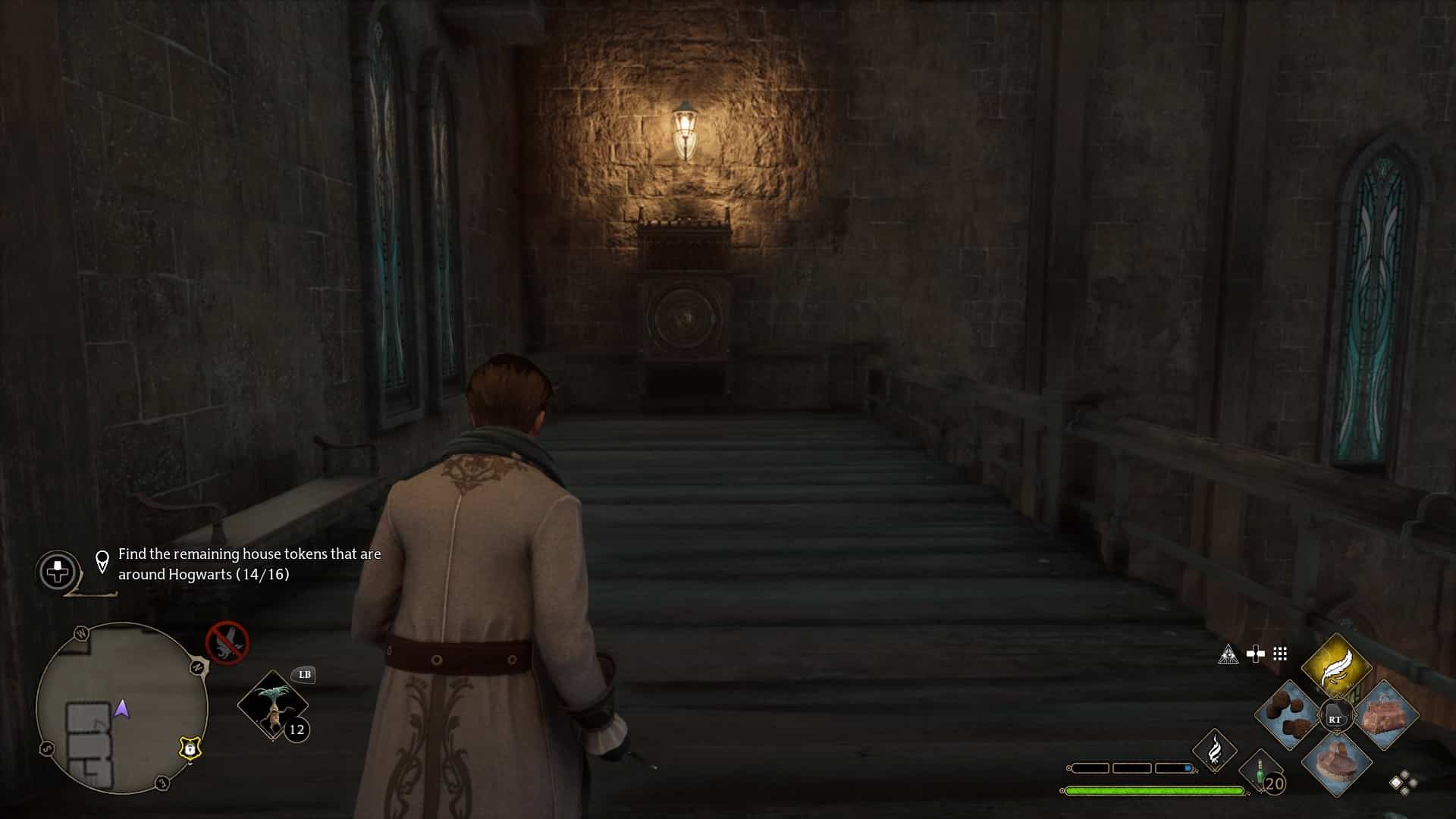Select the beast petting brush slot
This screenshot has width=1456, height=819.
1336,763
